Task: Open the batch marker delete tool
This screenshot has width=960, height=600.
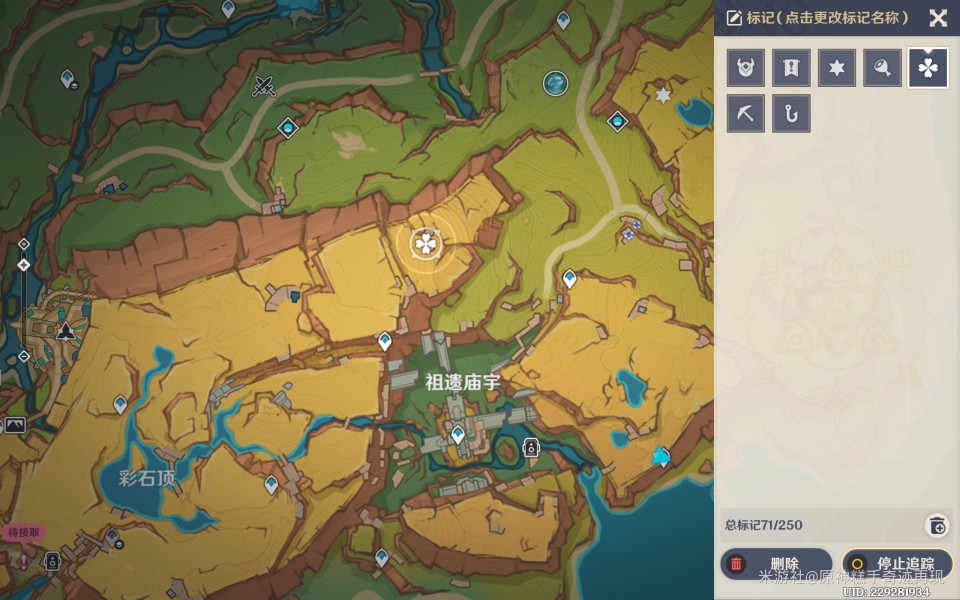Action: coord(937,525)
